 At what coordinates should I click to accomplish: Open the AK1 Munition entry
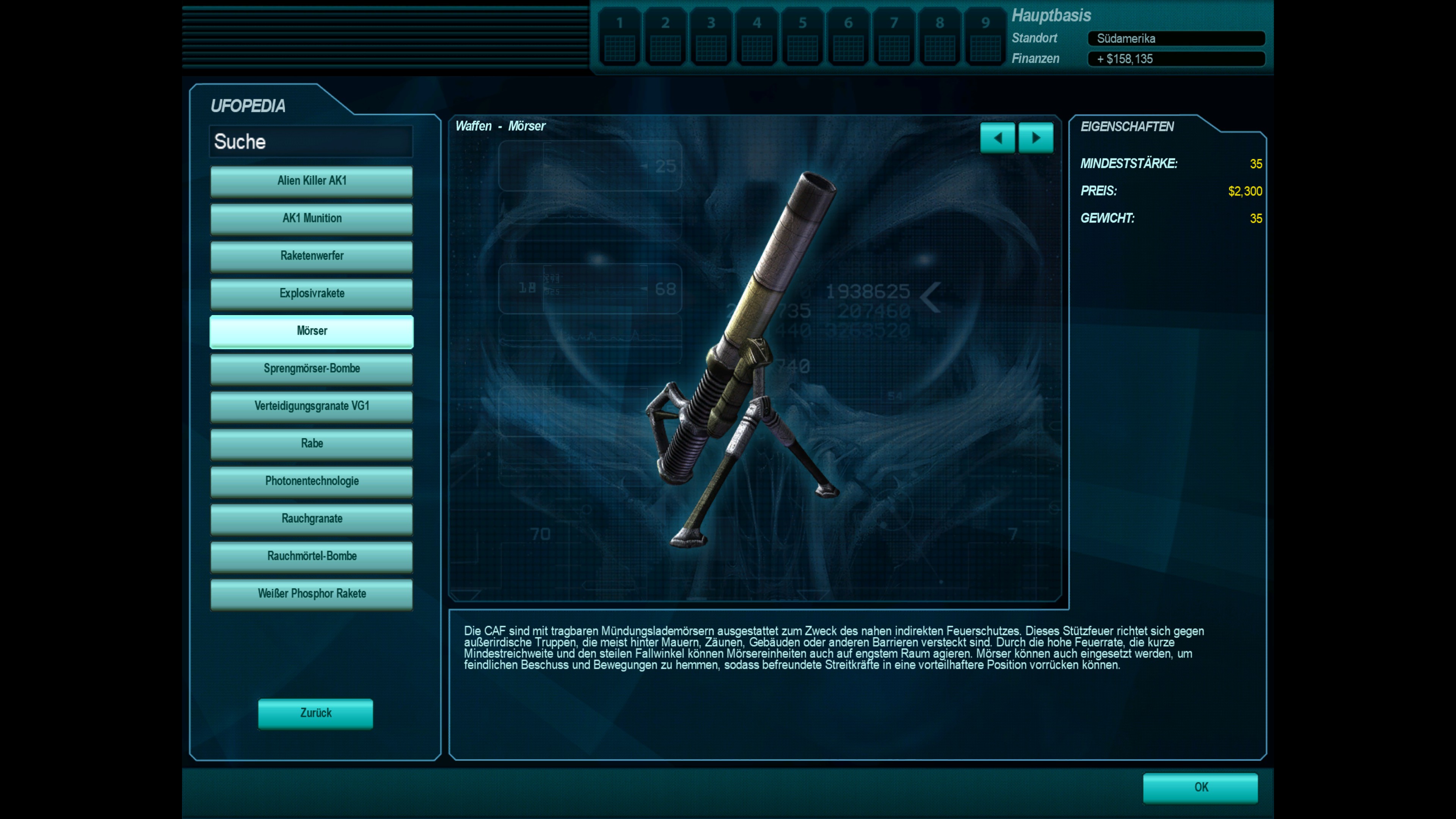[x=311, y=218]
